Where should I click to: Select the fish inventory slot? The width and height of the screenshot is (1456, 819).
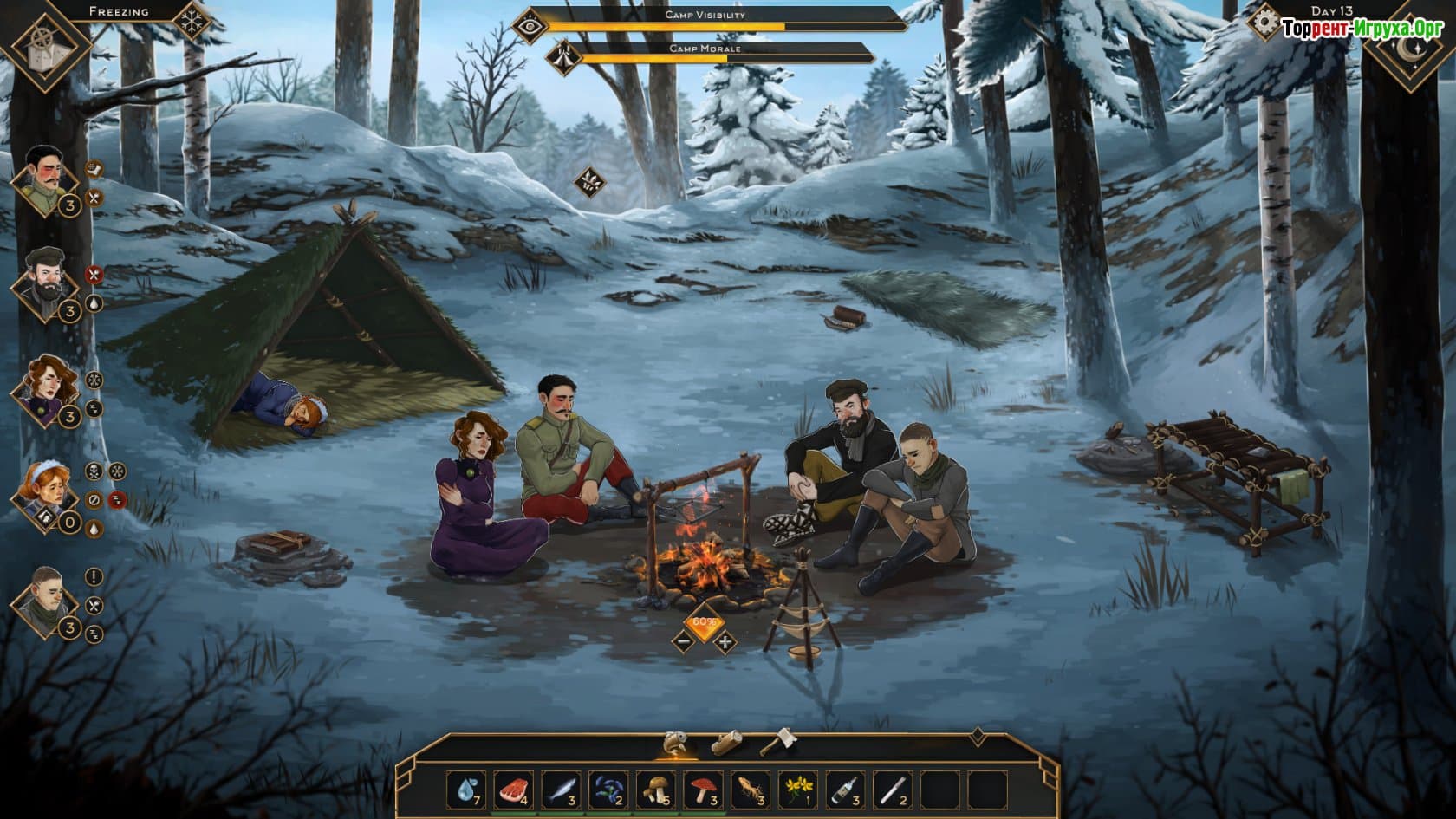pyautogui.click(x=562, y=790)
